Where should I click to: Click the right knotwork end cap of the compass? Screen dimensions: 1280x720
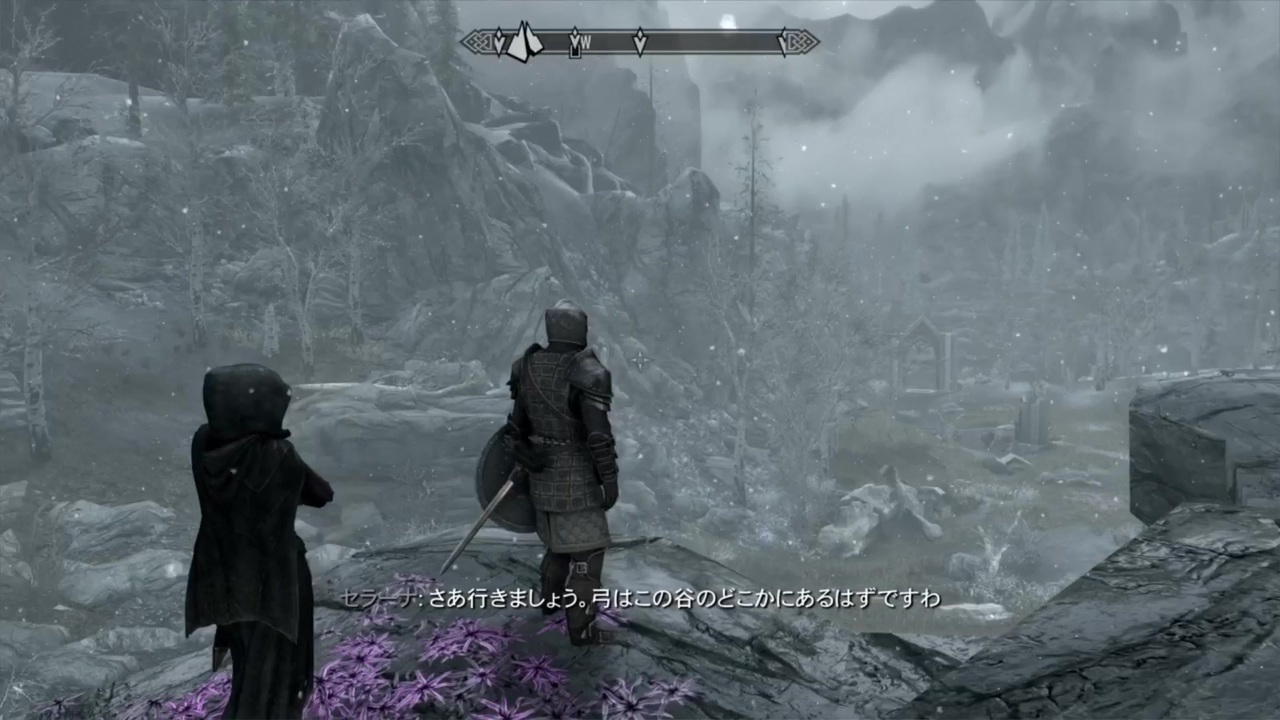(x=799, y=42)
